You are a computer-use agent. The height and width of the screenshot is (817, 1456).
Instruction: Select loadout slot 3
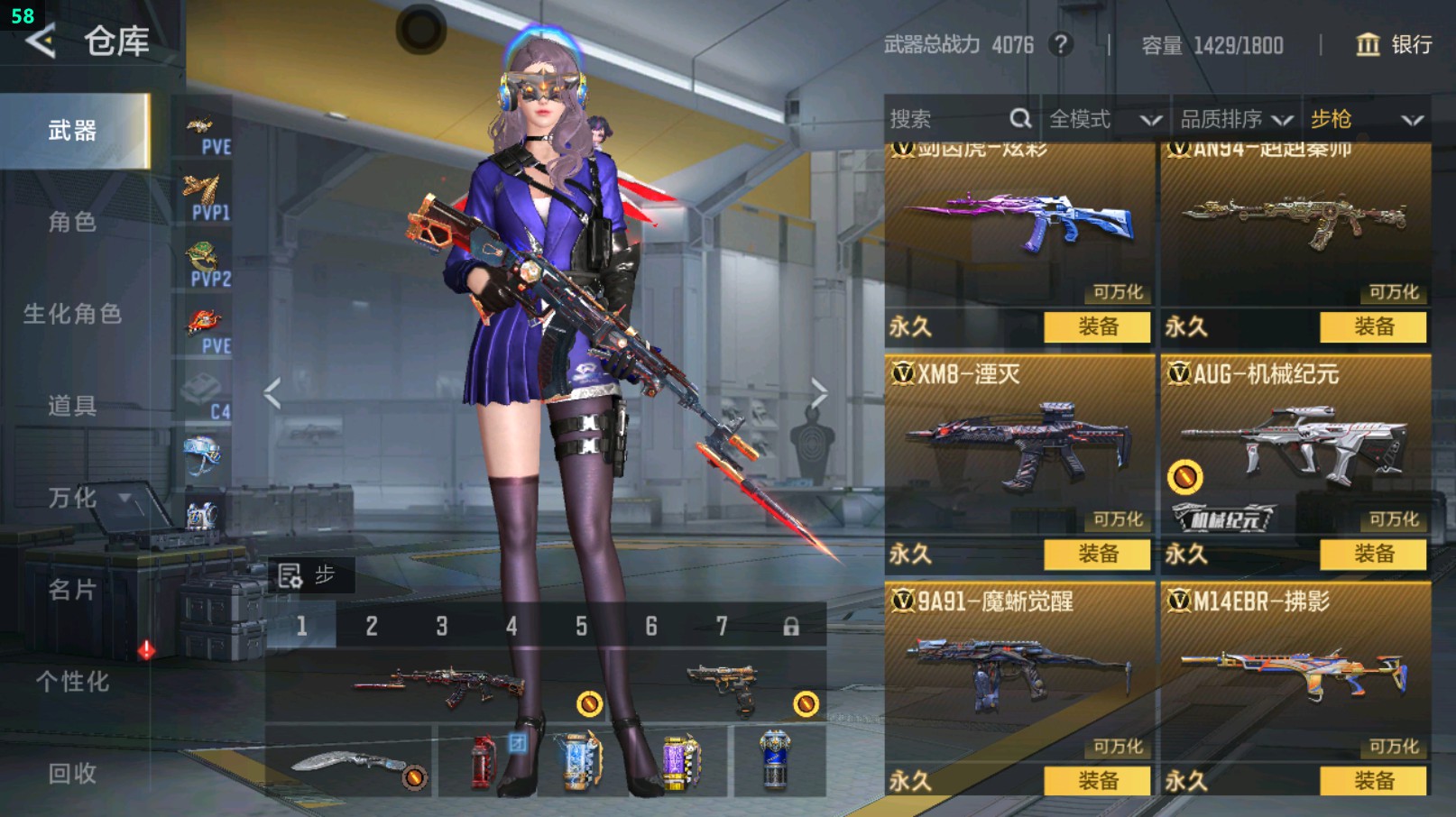[x=441, y=626]
